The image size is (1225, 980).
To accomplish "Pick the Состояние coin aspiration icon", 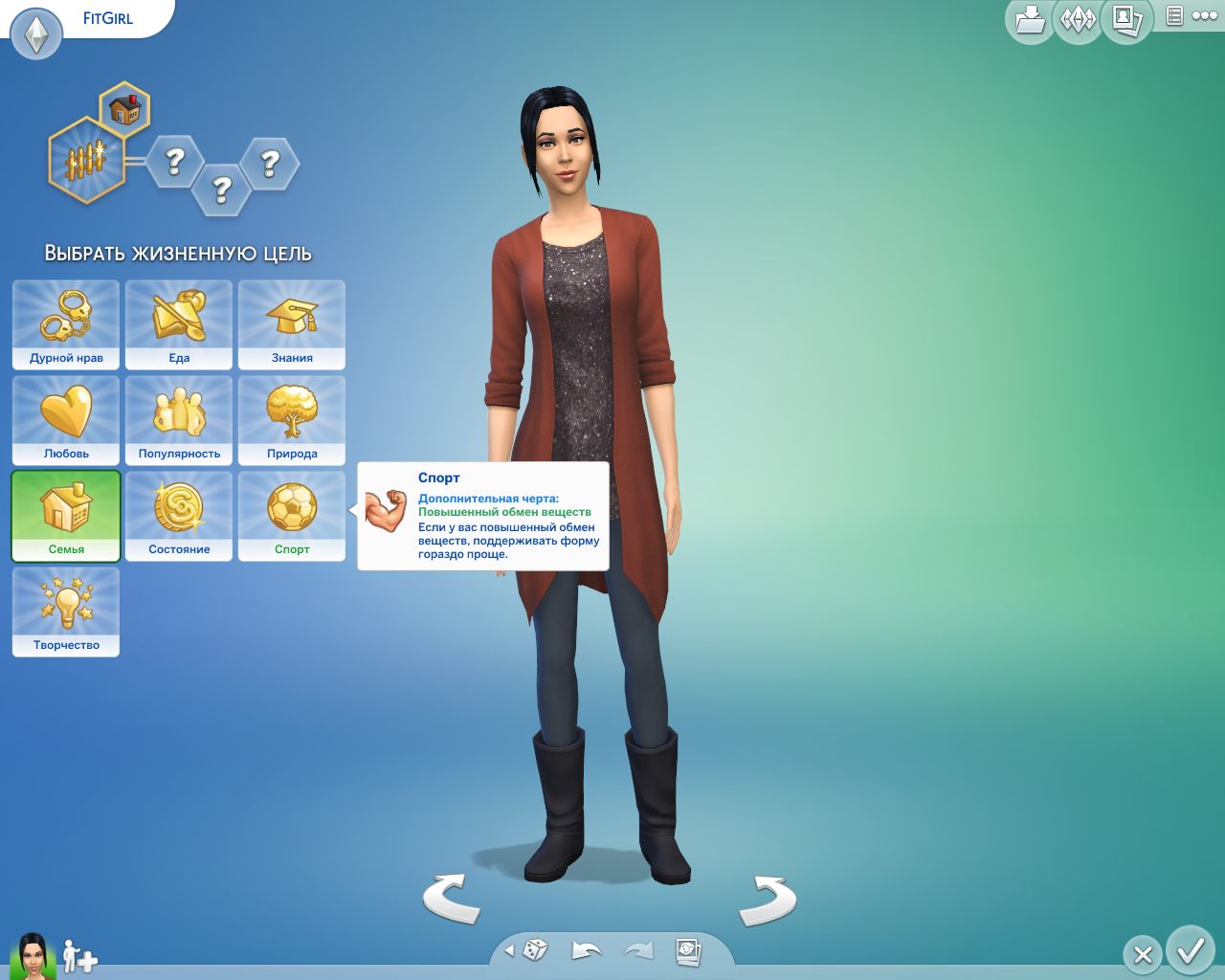I will [178, 515].
